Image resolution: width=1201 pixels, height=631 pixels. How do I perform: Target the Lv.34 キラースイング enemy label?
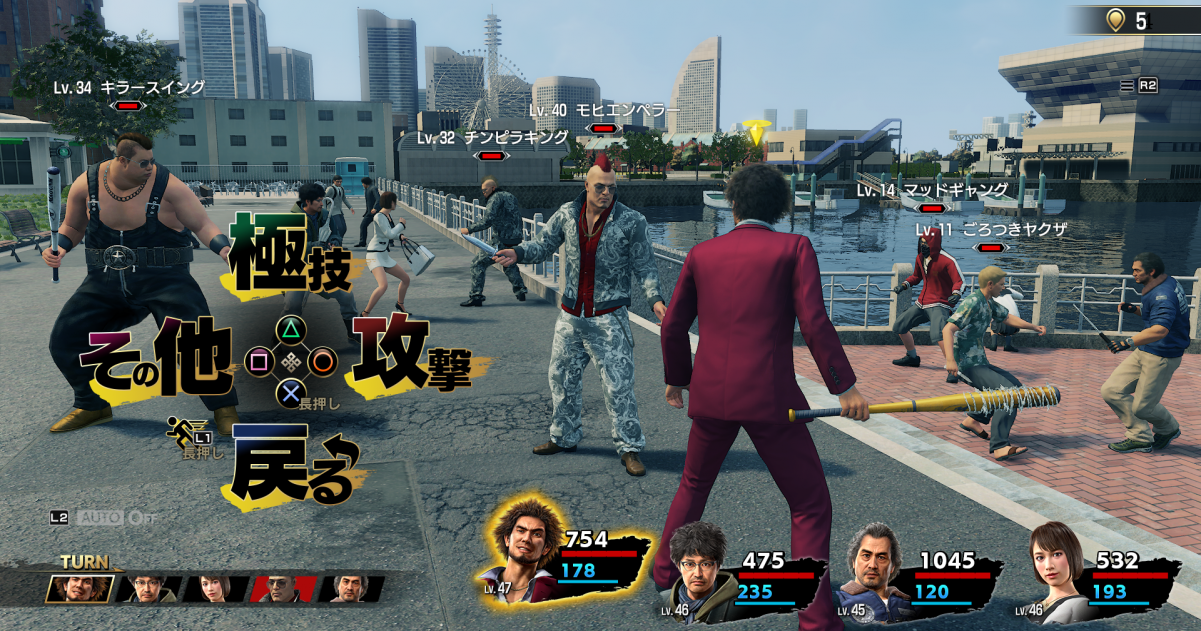point(129,88)
